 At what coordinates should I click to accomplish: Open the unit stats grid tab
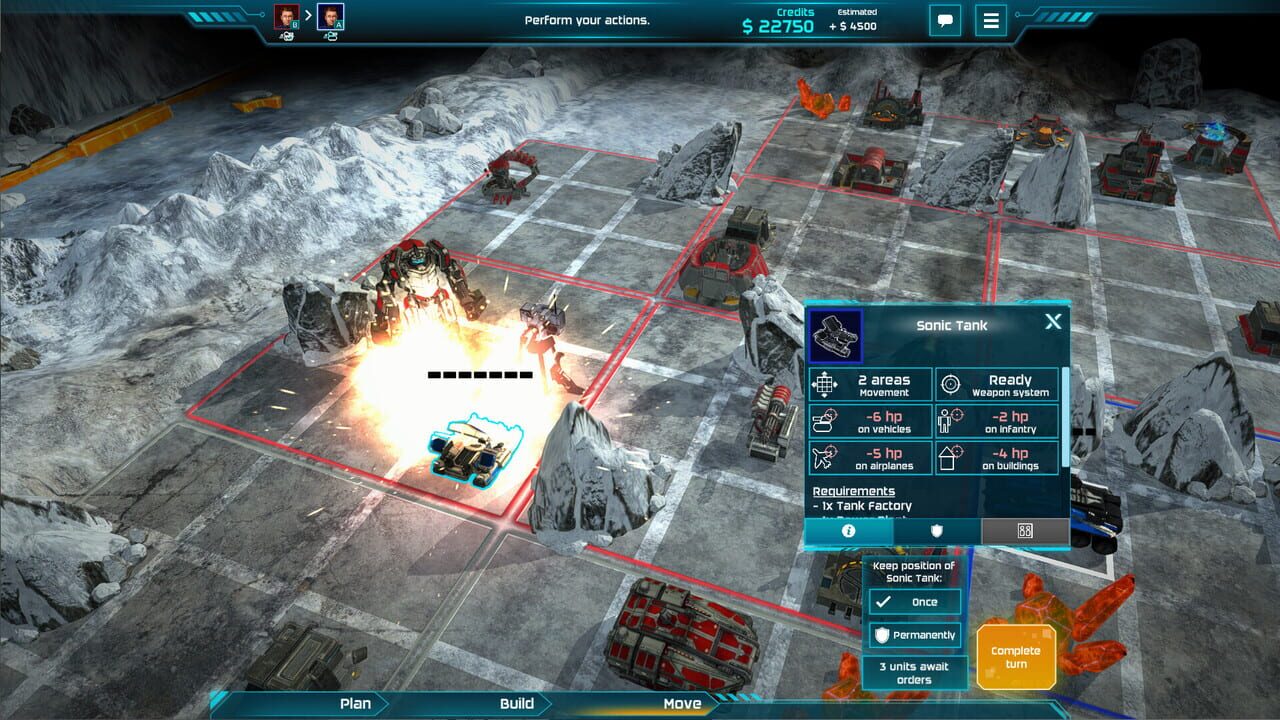point(1024,533)
